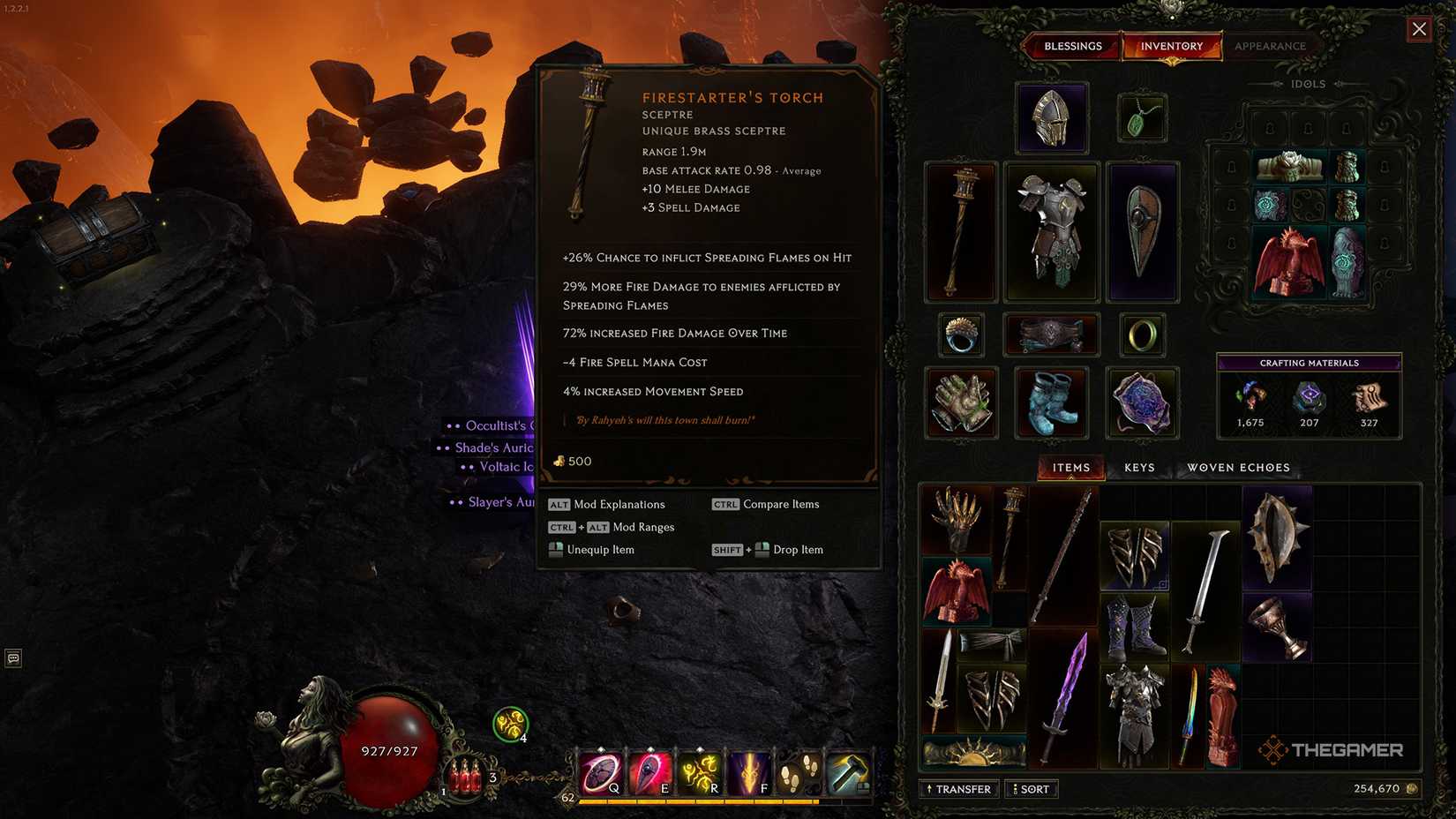Select the equipped body armor
Screen dimensions: 1456x819
point(1051,231)
